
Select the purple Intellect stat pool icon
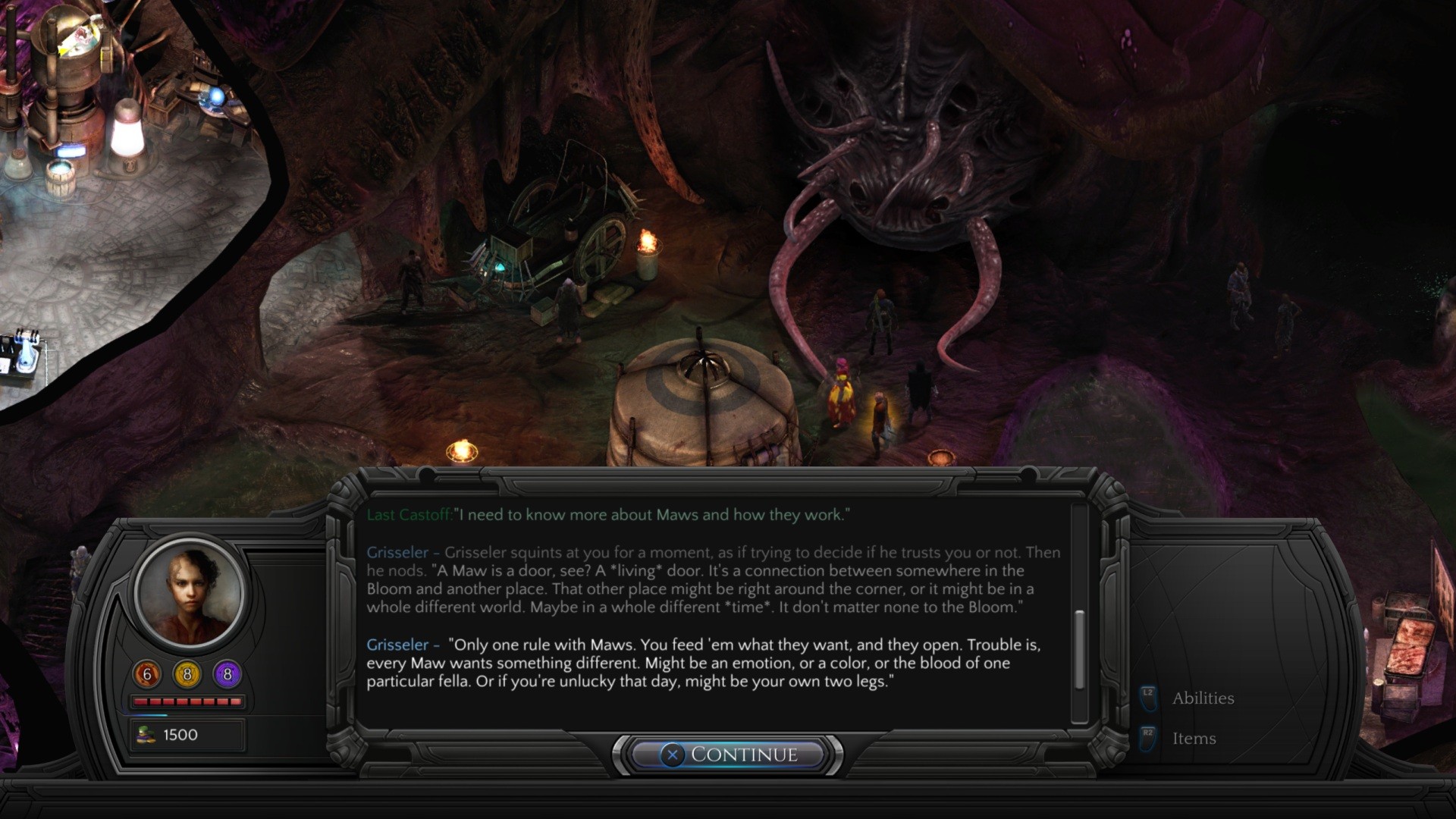[227, 672]
